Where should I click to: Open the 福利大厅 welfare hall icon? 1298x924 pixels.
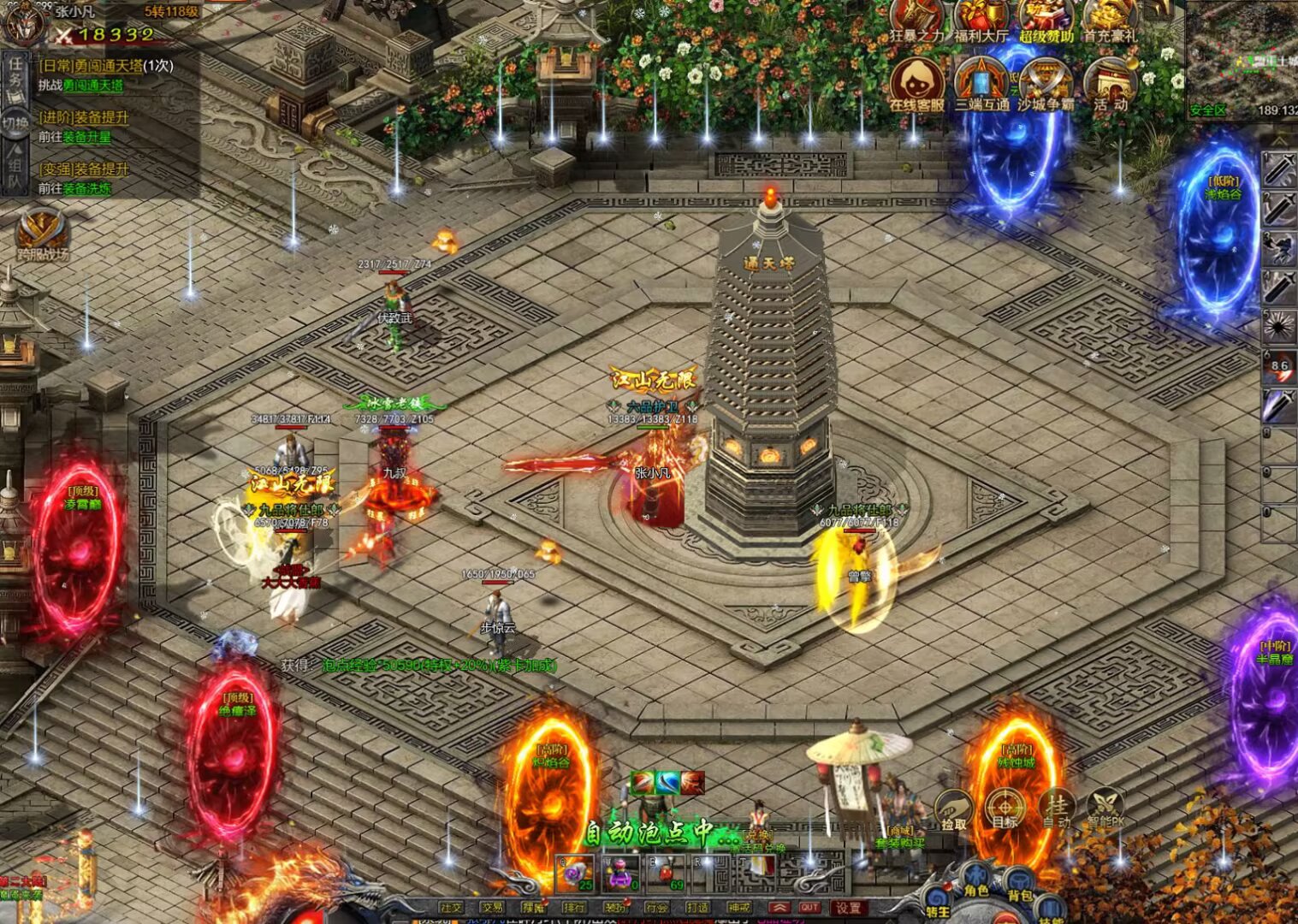981,21
